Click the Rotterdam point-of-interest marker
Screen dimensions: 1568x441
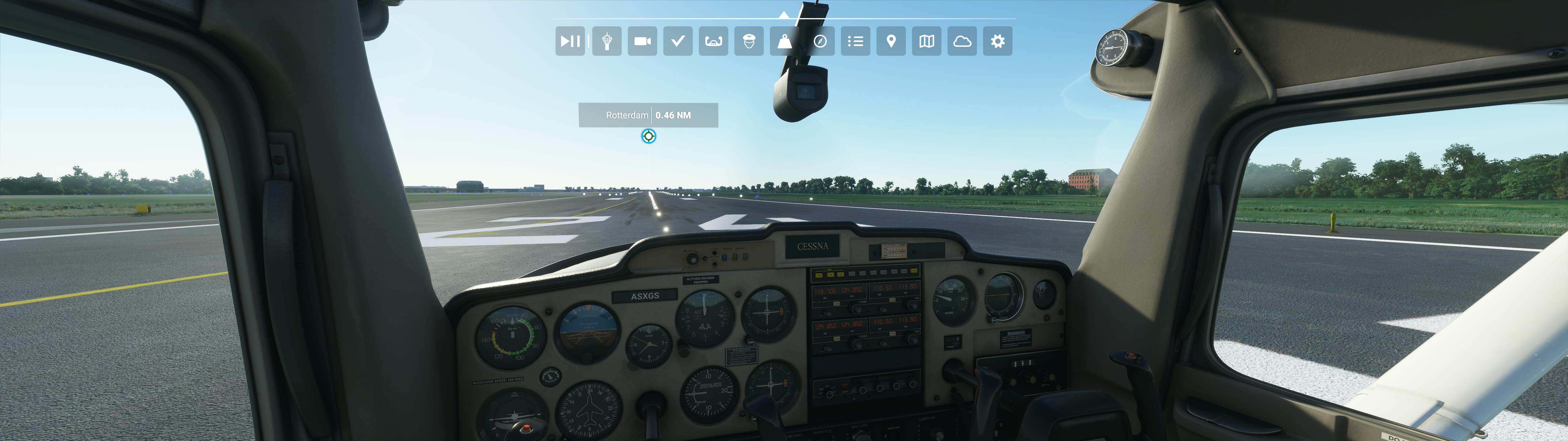[x=649, y=136]
